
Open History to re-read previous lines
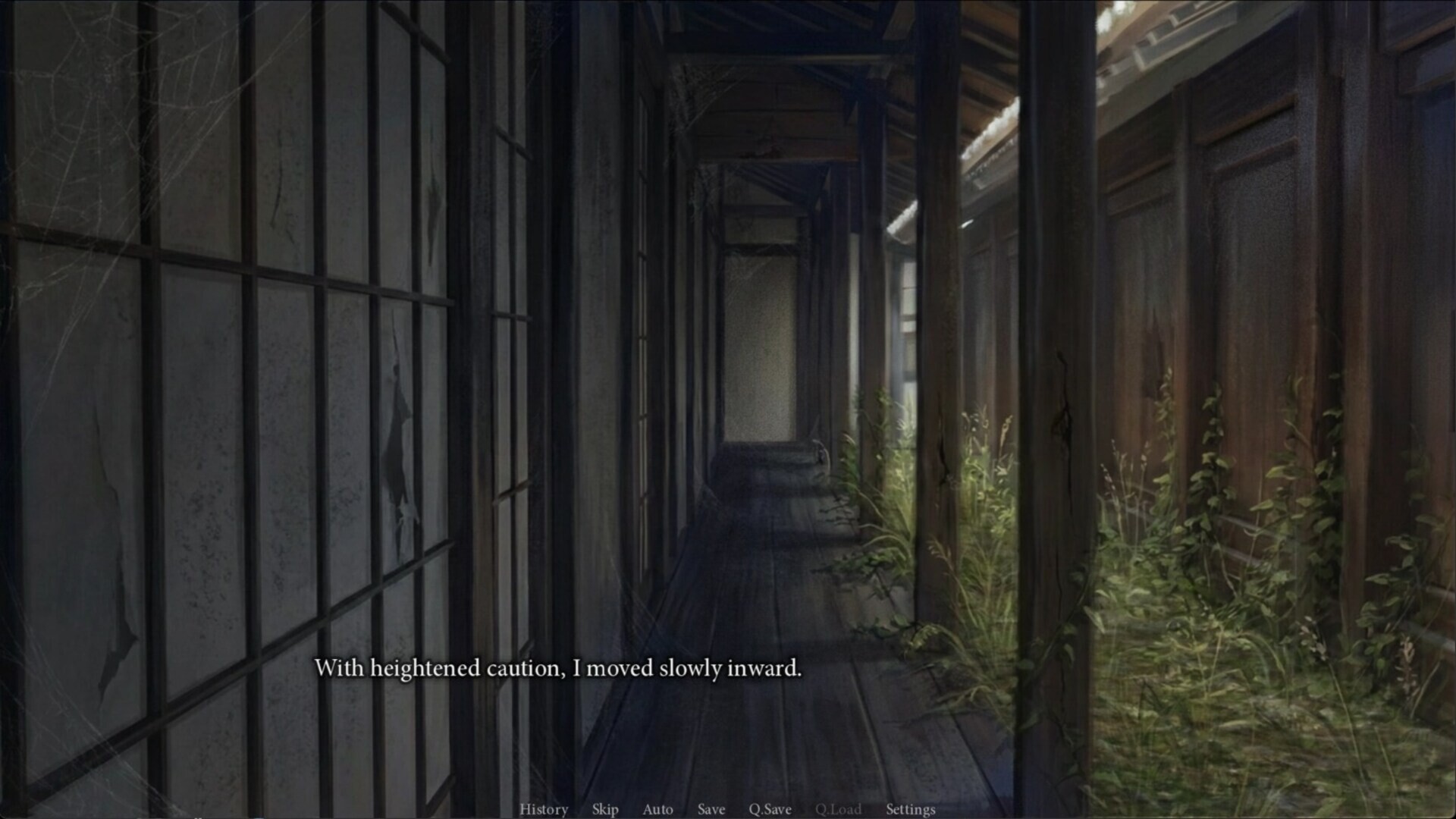pos(543,809)
